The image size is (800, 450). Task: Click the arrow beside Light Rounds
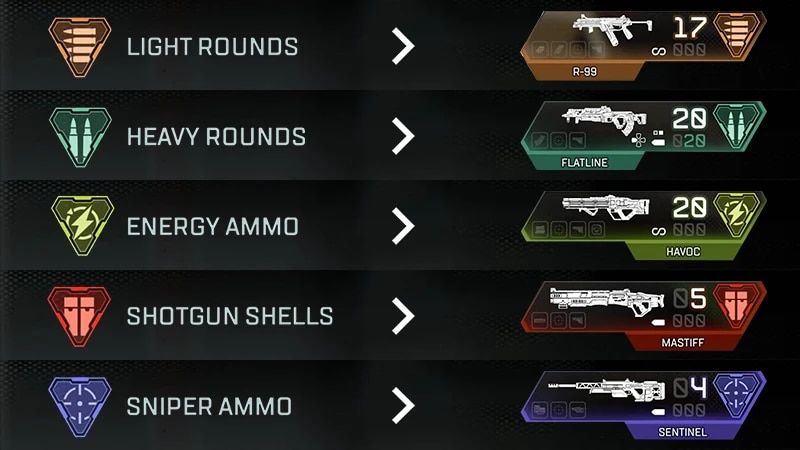401,46
